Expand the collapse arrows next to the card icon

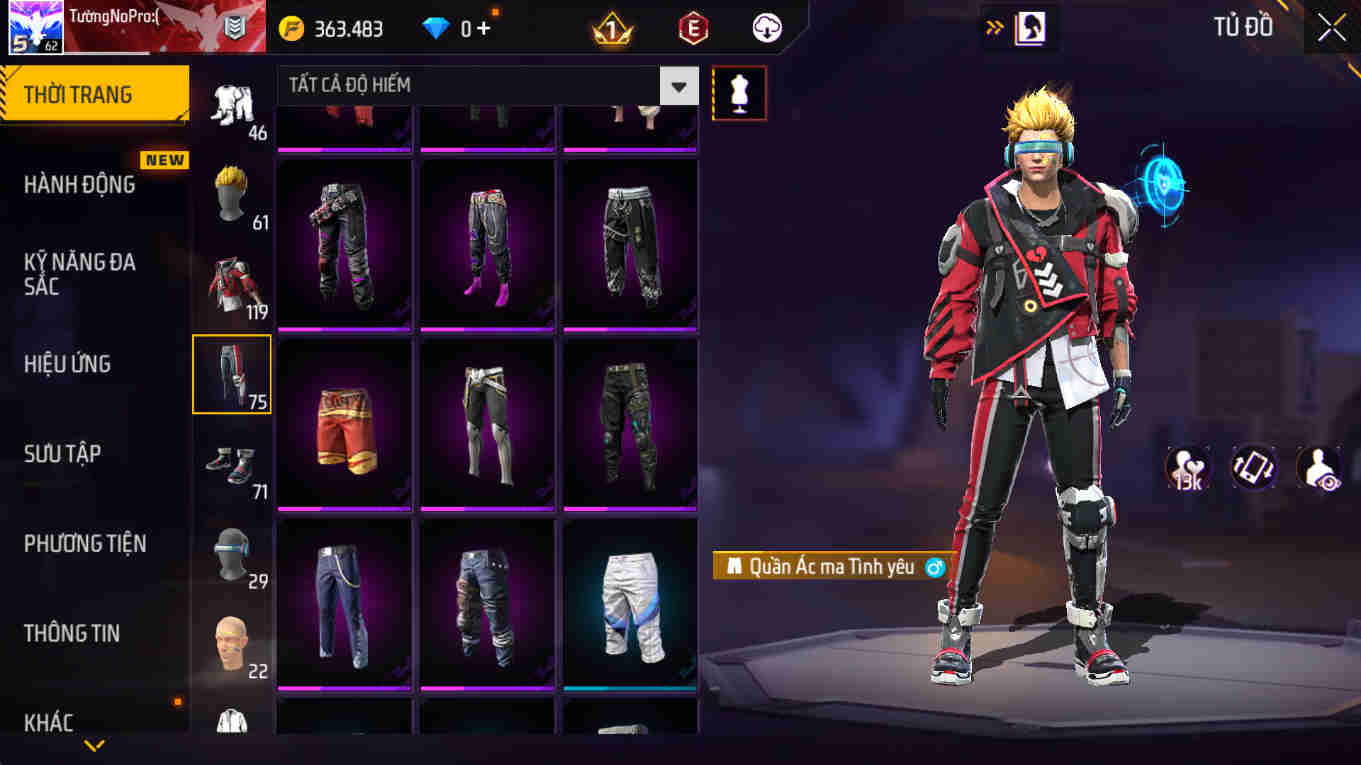click(994, 27)
